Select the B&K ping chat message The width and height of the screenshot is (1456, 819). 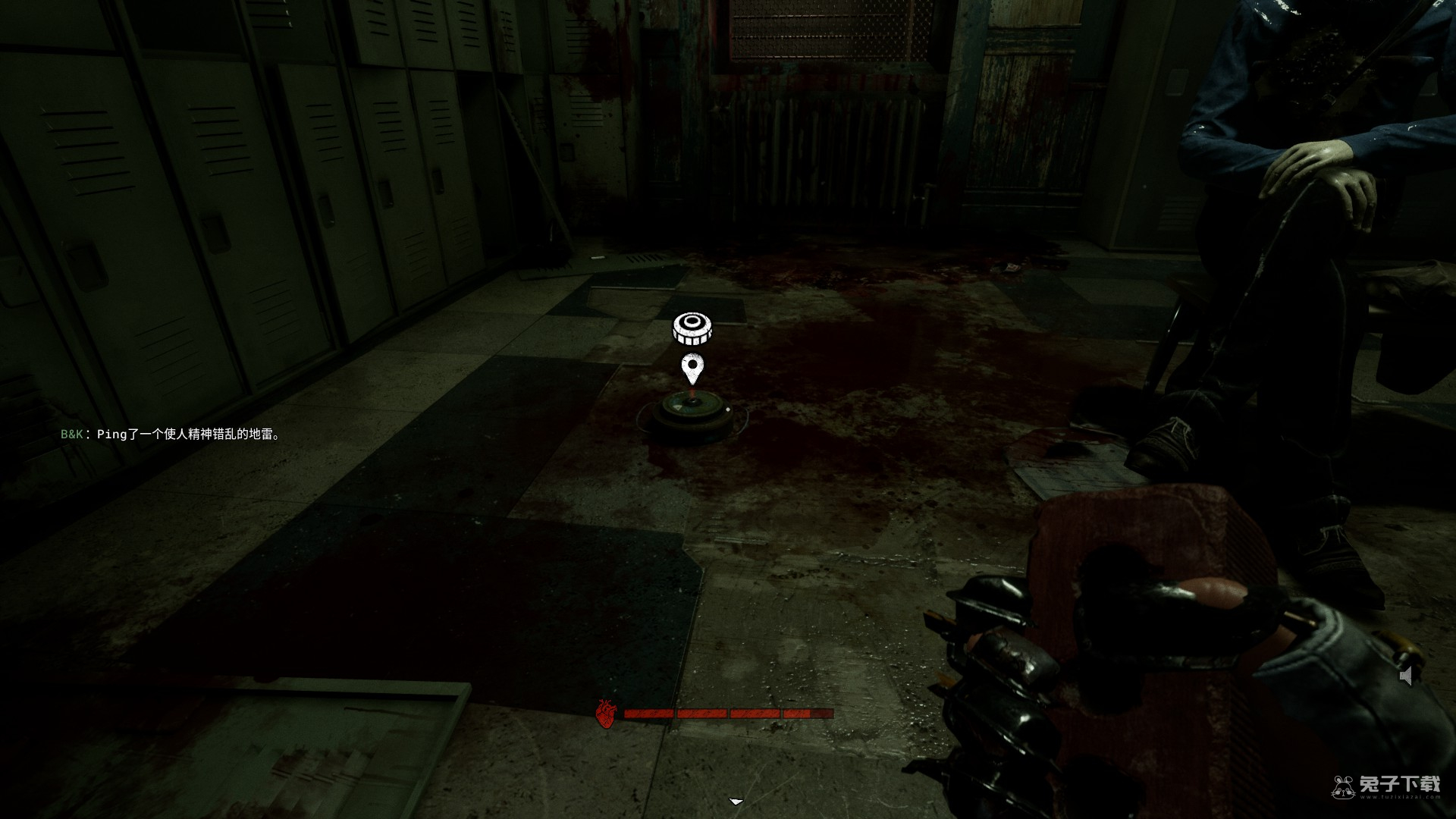pos(171,435)
